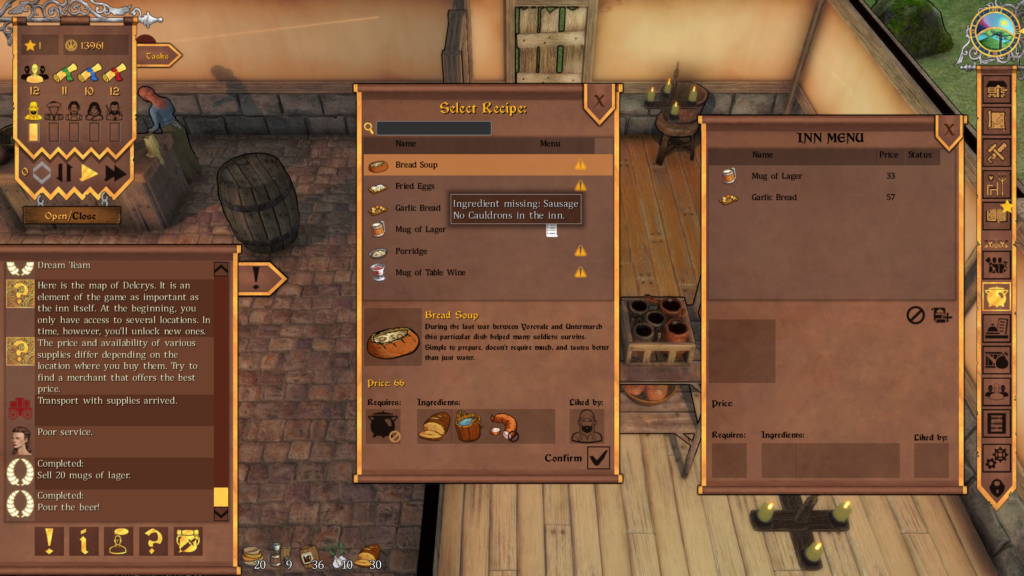Show info messages with the 'i' button
This screenshot has width=1024, height=576.
tap(84, 541)
